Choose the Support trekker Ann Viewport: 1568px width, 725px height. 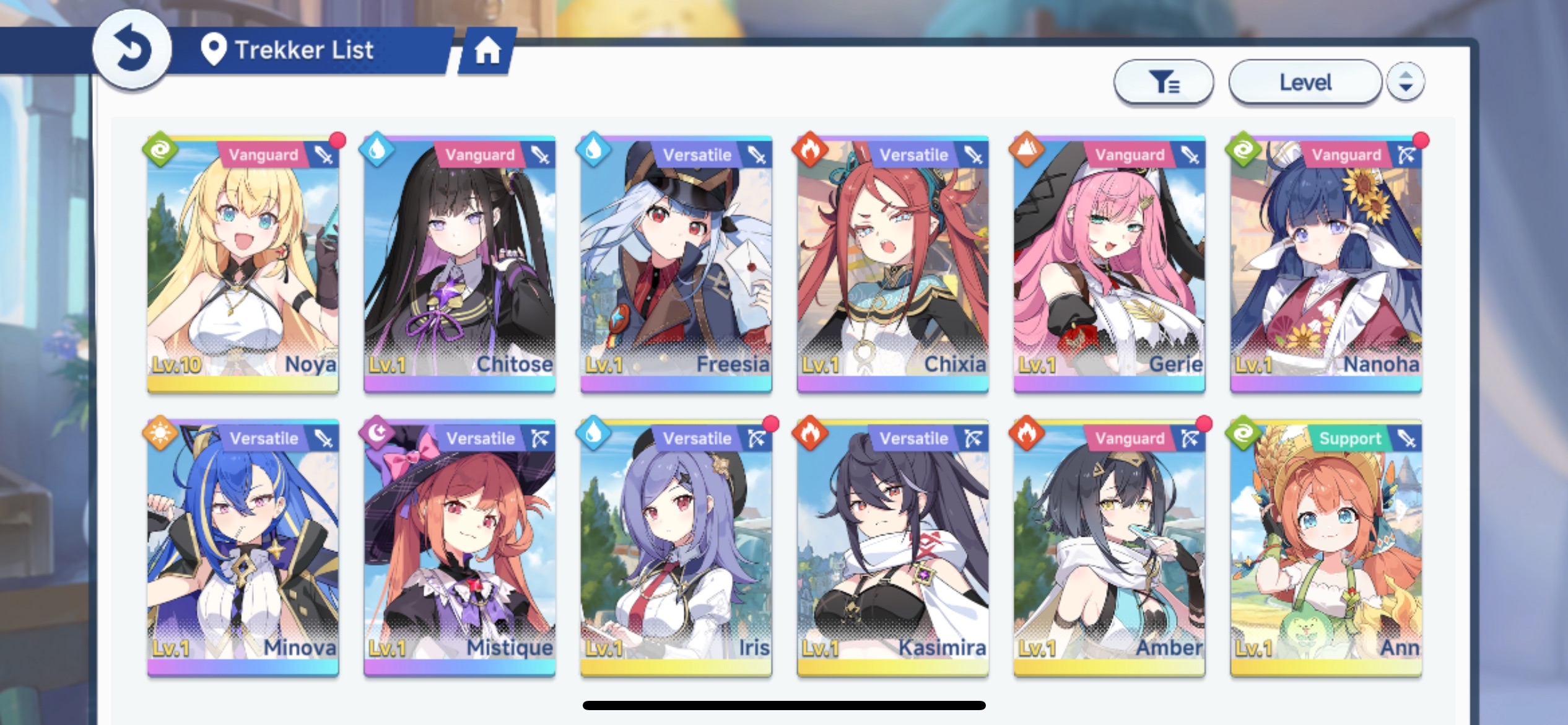tap(1326, 547)
